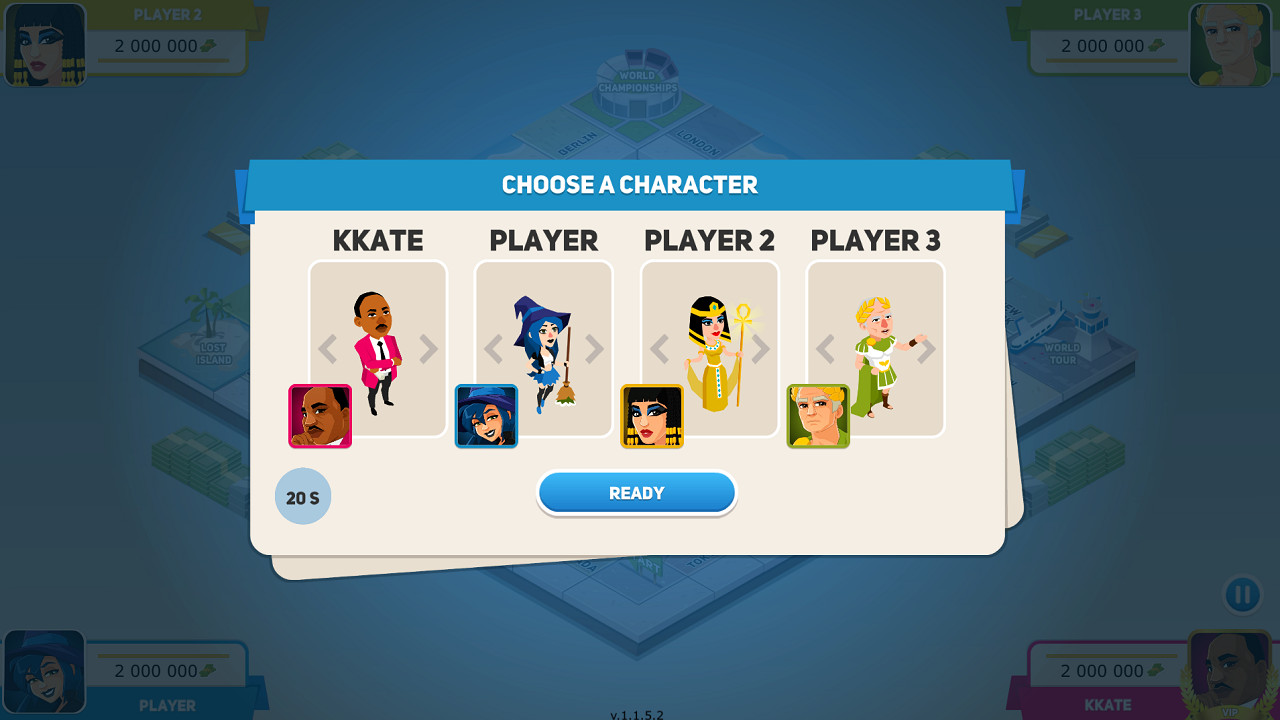This screenshot has width=1280, height=720.
Task: Select the Cleopatra avatar under PLAYER 2
Action: click(x=652, y=416)
